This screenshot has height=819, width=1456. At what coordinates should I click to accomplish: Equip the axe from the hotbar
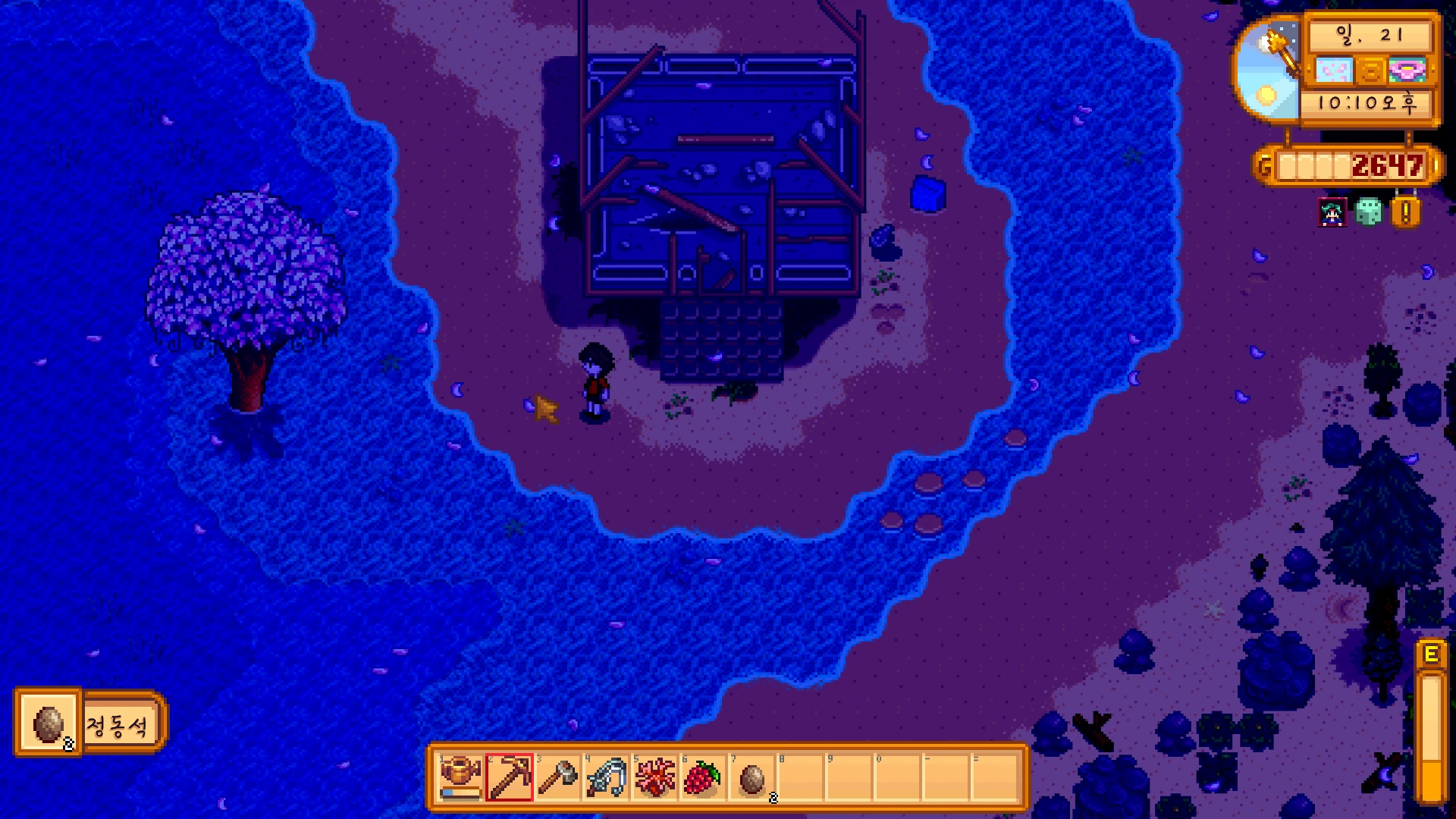click(557, 777)
